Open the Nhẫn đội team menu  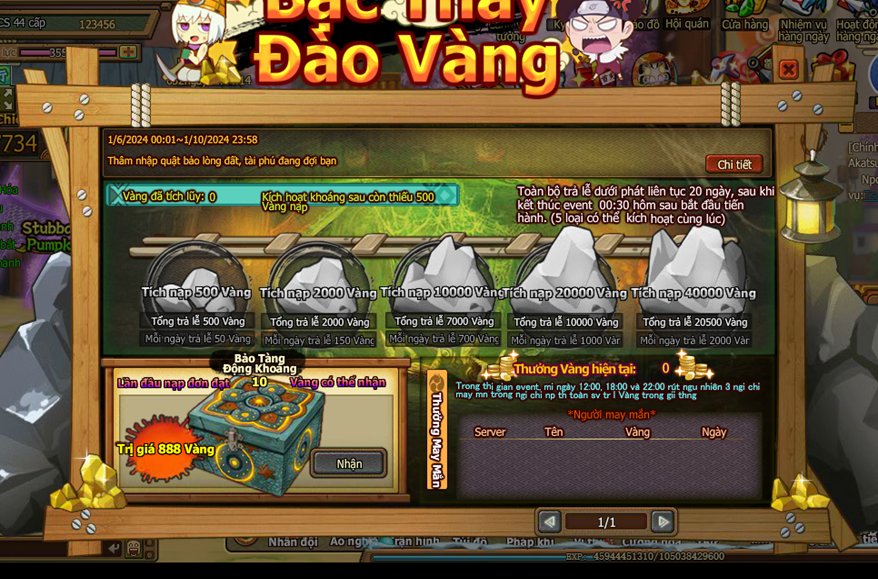(x=292, y=542)
